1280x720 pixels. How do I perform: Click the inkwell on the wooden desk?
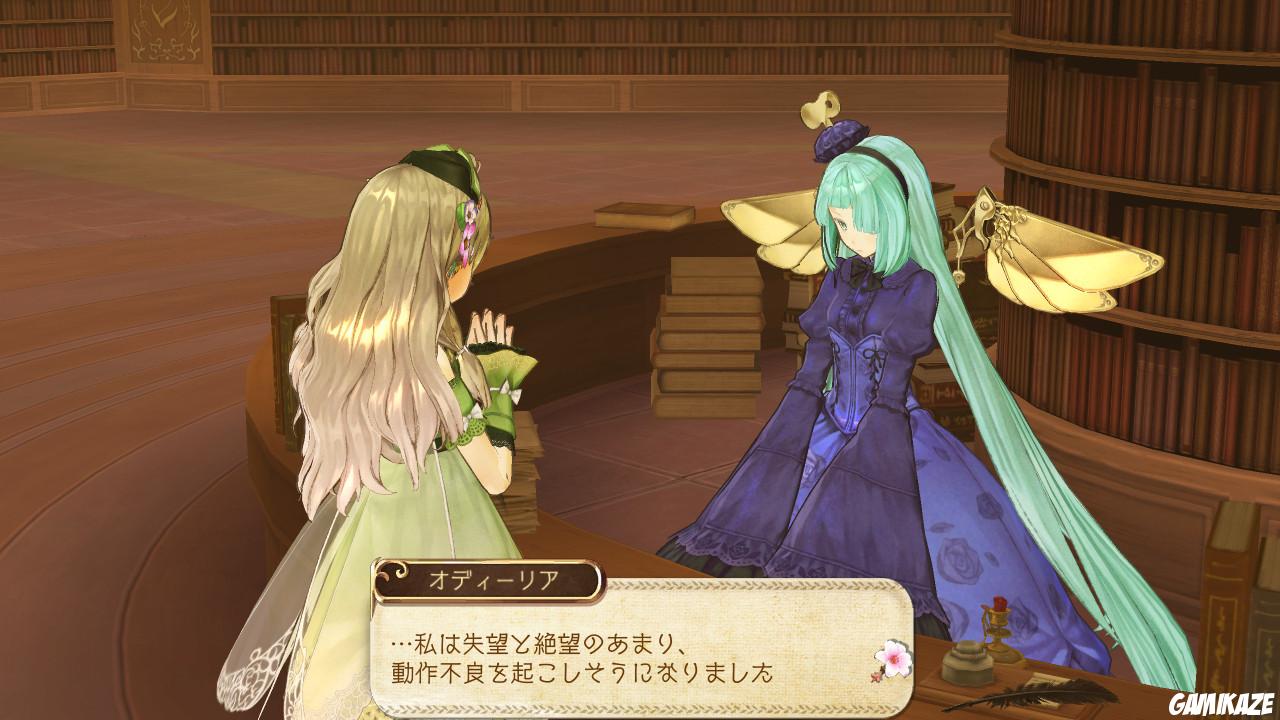click(x=966, y=662)
